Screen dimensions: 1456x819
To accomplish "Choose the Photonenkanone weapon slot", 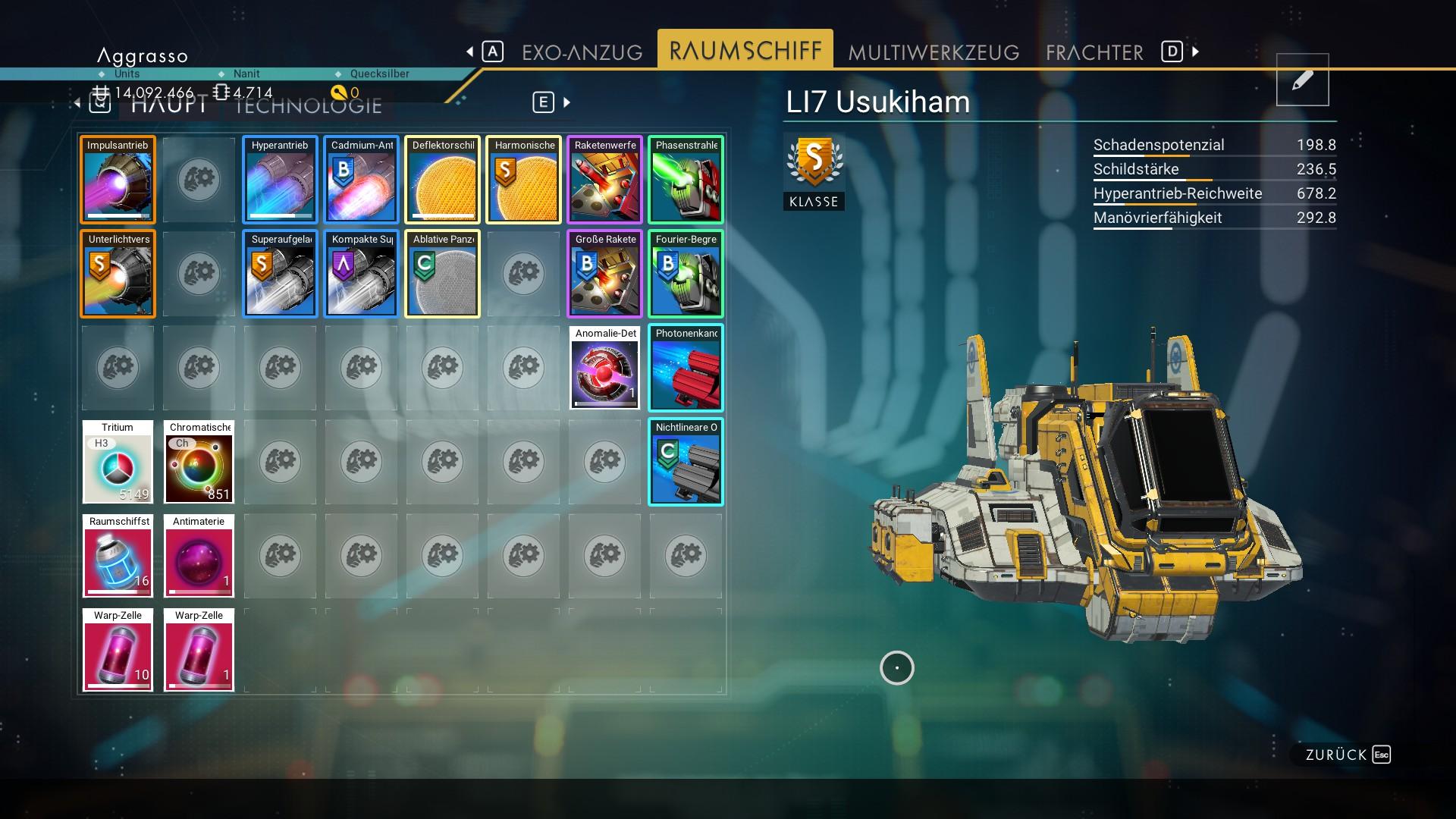I will tap(686, 368).
